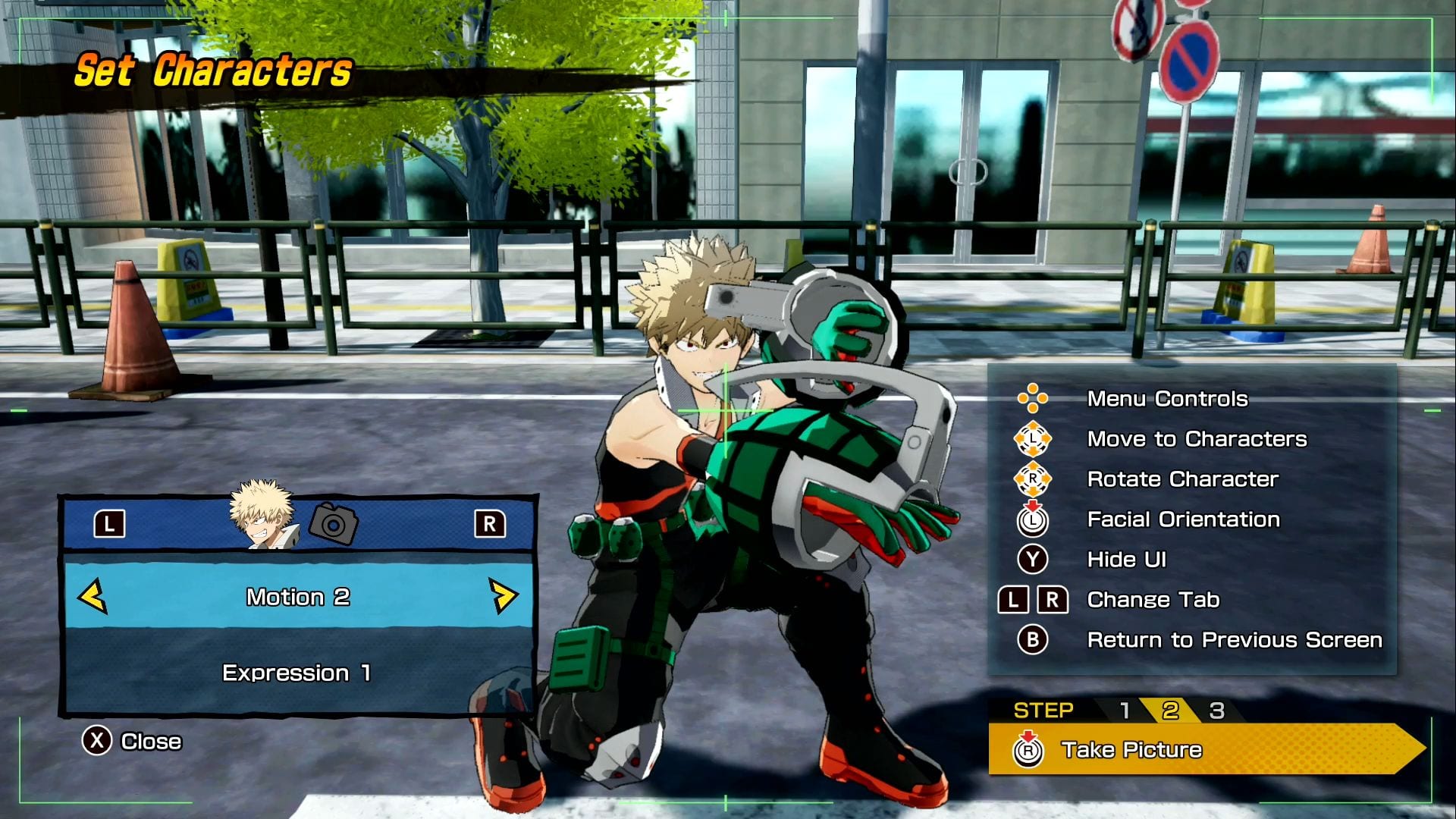Image resolution: width=1456 pixels, height=819 pixels.
Task: Select the Expression 1 row
Action: pos(297,673)
